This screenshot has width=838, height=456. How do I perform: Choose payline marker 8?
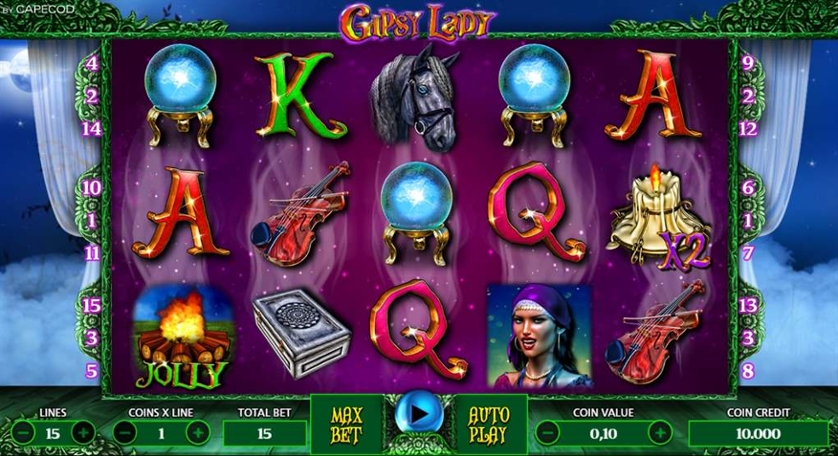pyautogui.click(x=747, y=370)
